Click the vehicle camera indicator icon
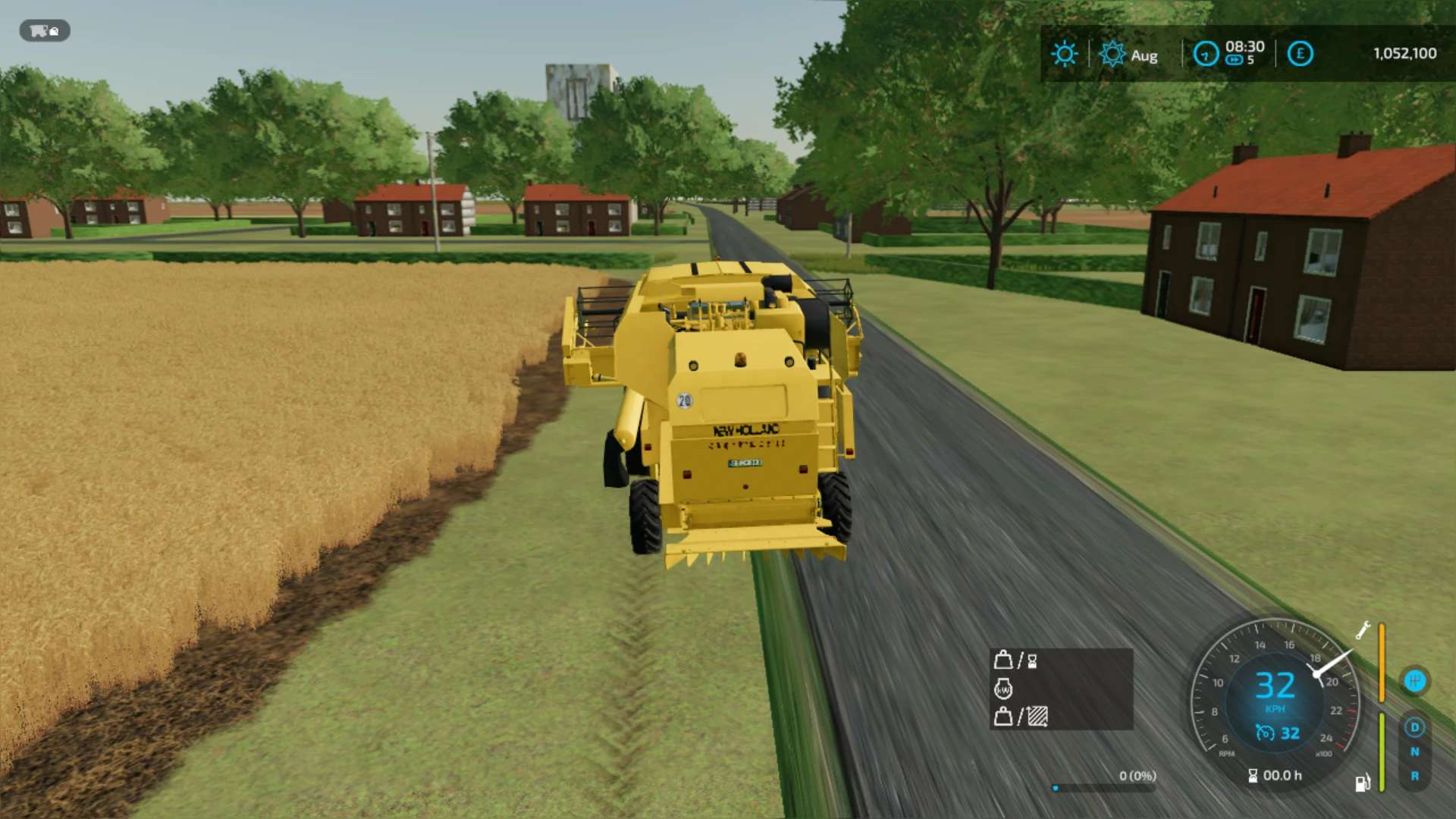1456x819 pixels. coord(44,31)
